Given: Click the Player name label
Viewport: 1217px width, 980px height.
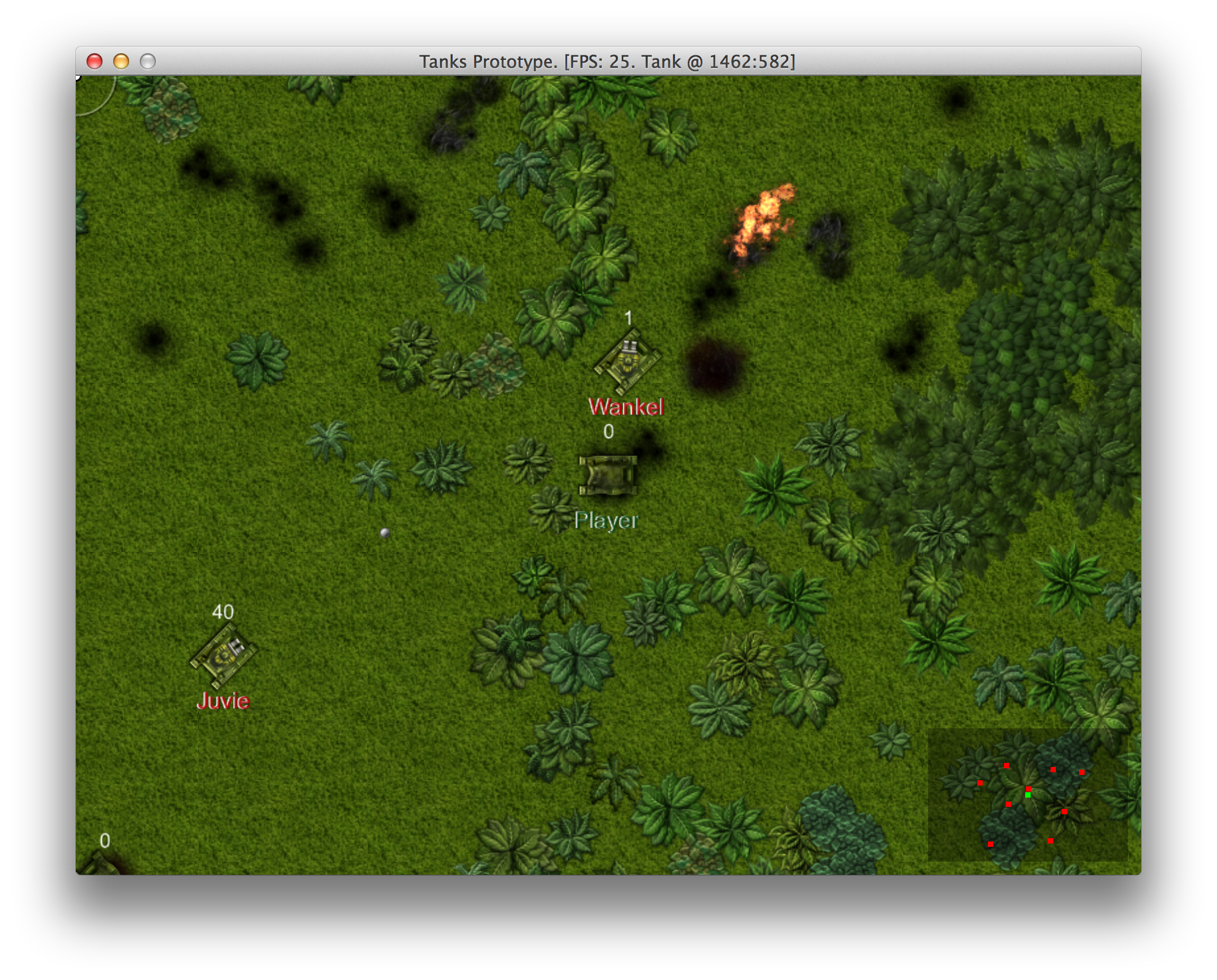Looking at the screenshot, I should point(607,521).
